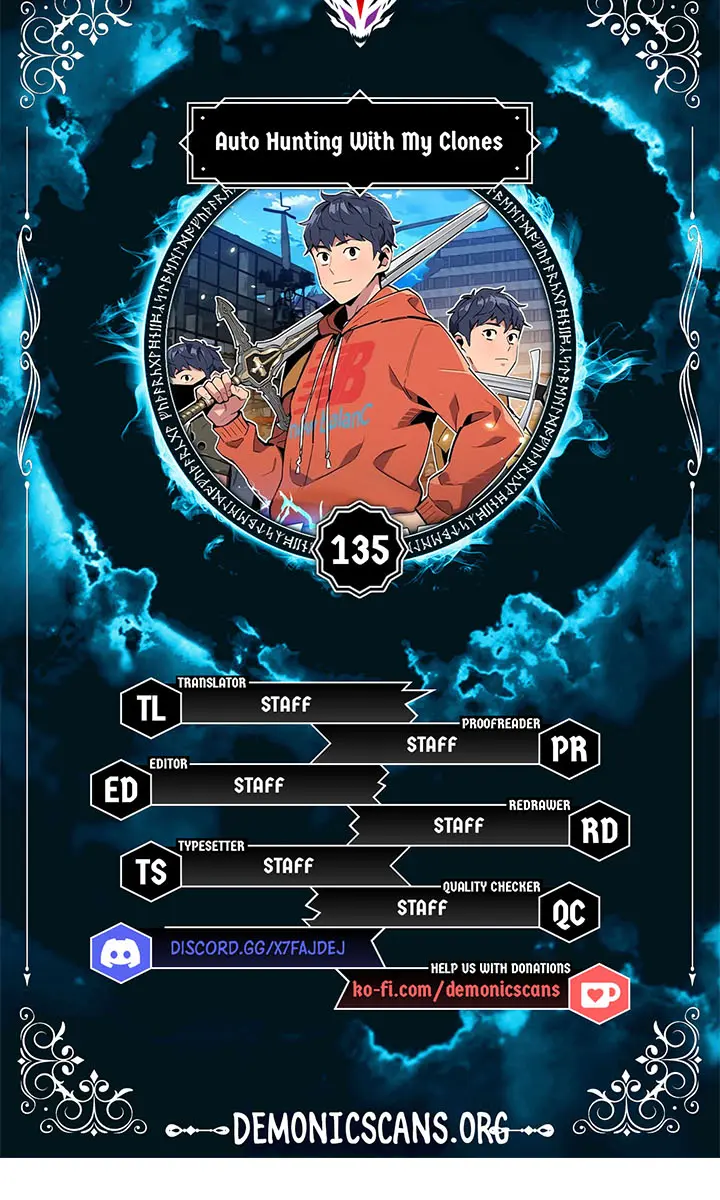Screen dimensions: 720x1200
Task: Open the Discord invite link
Action: click(x=257, y=948)
